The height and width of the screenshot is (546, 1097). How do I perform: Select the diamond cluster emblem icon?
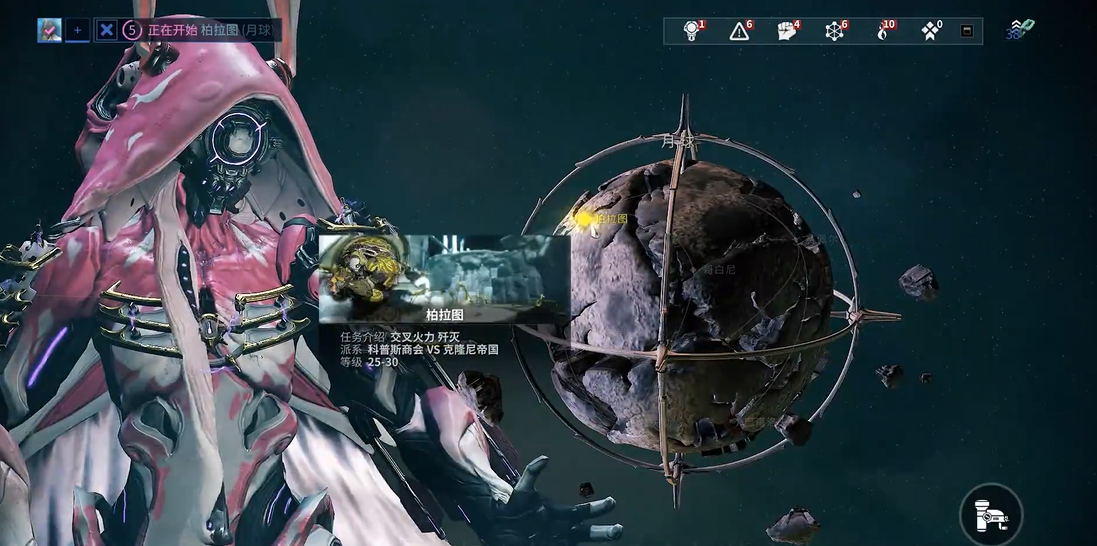[930, 31]
